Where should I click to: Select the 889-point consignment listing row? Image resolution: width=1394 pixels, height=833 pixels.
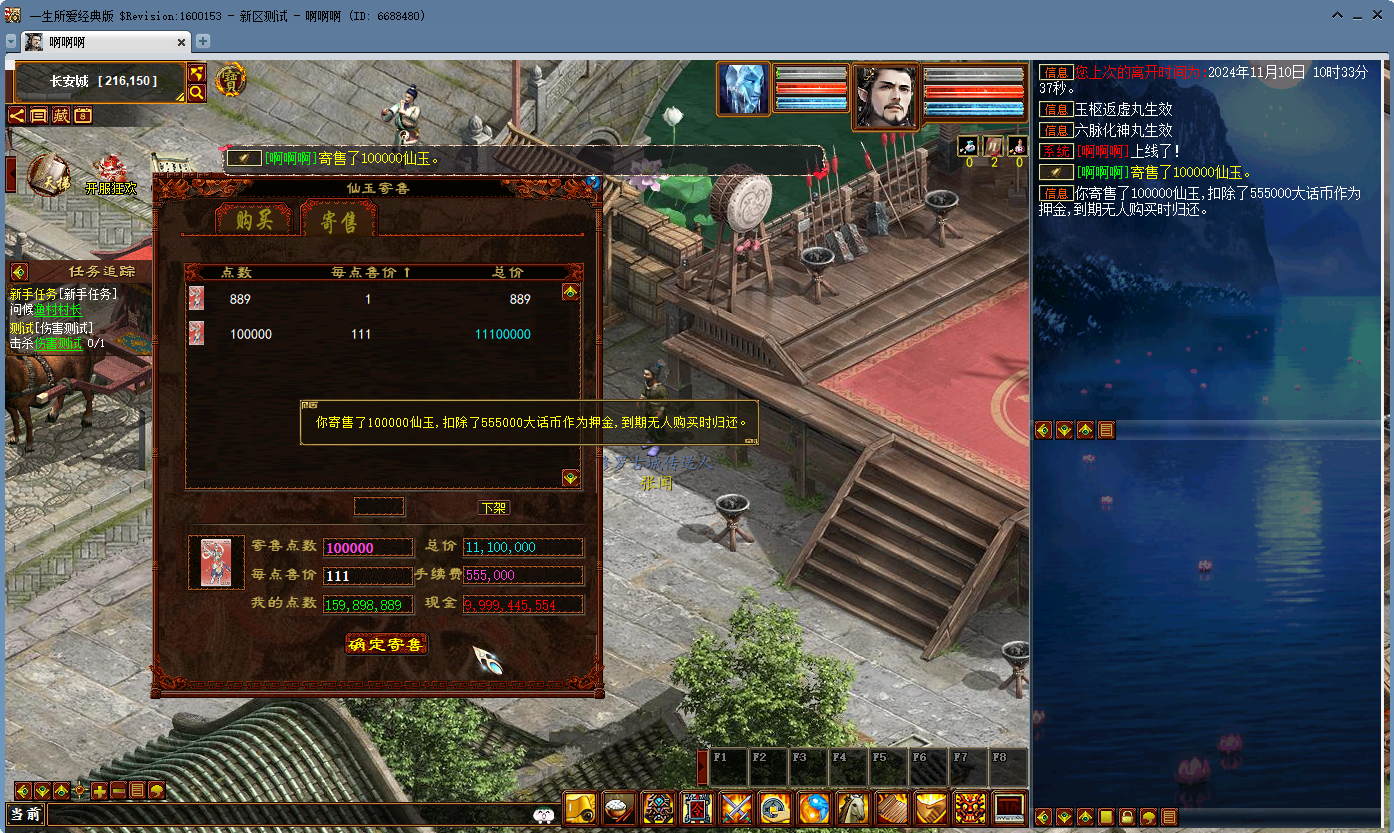click(x=380, y=299)
